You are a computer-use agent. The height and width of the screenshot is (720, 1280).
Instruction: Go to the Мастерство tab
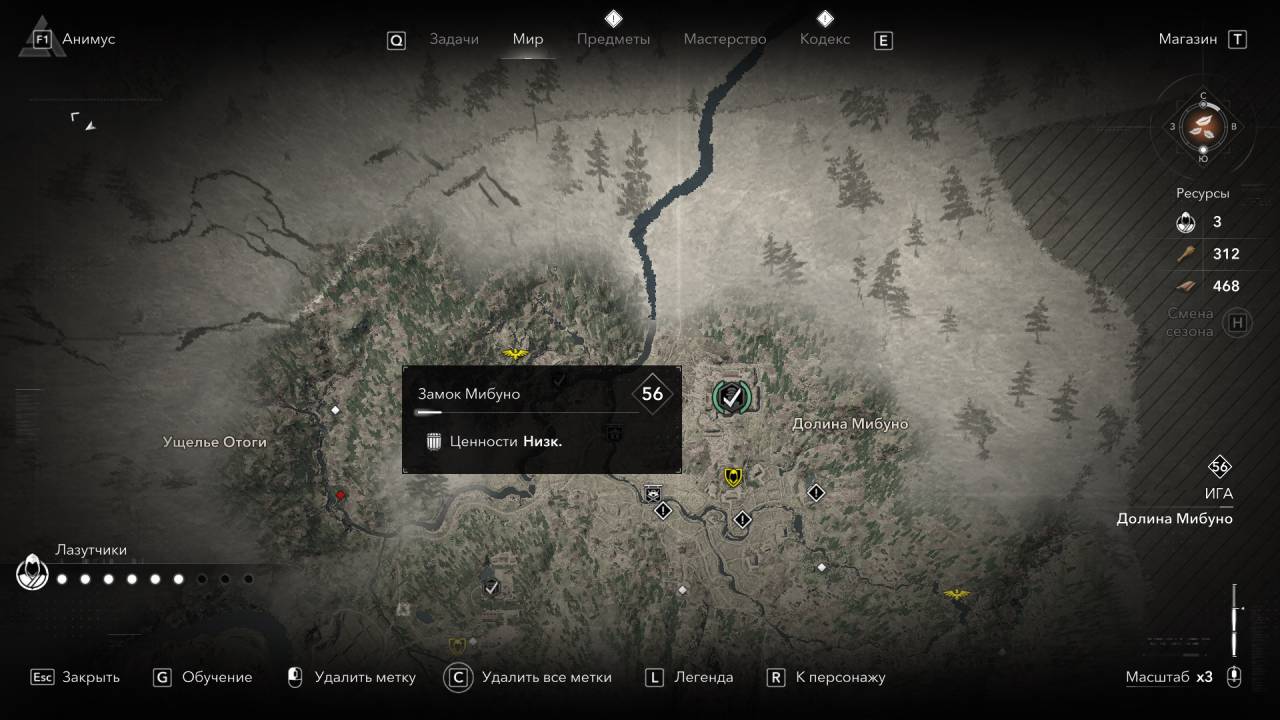(725, 39)
